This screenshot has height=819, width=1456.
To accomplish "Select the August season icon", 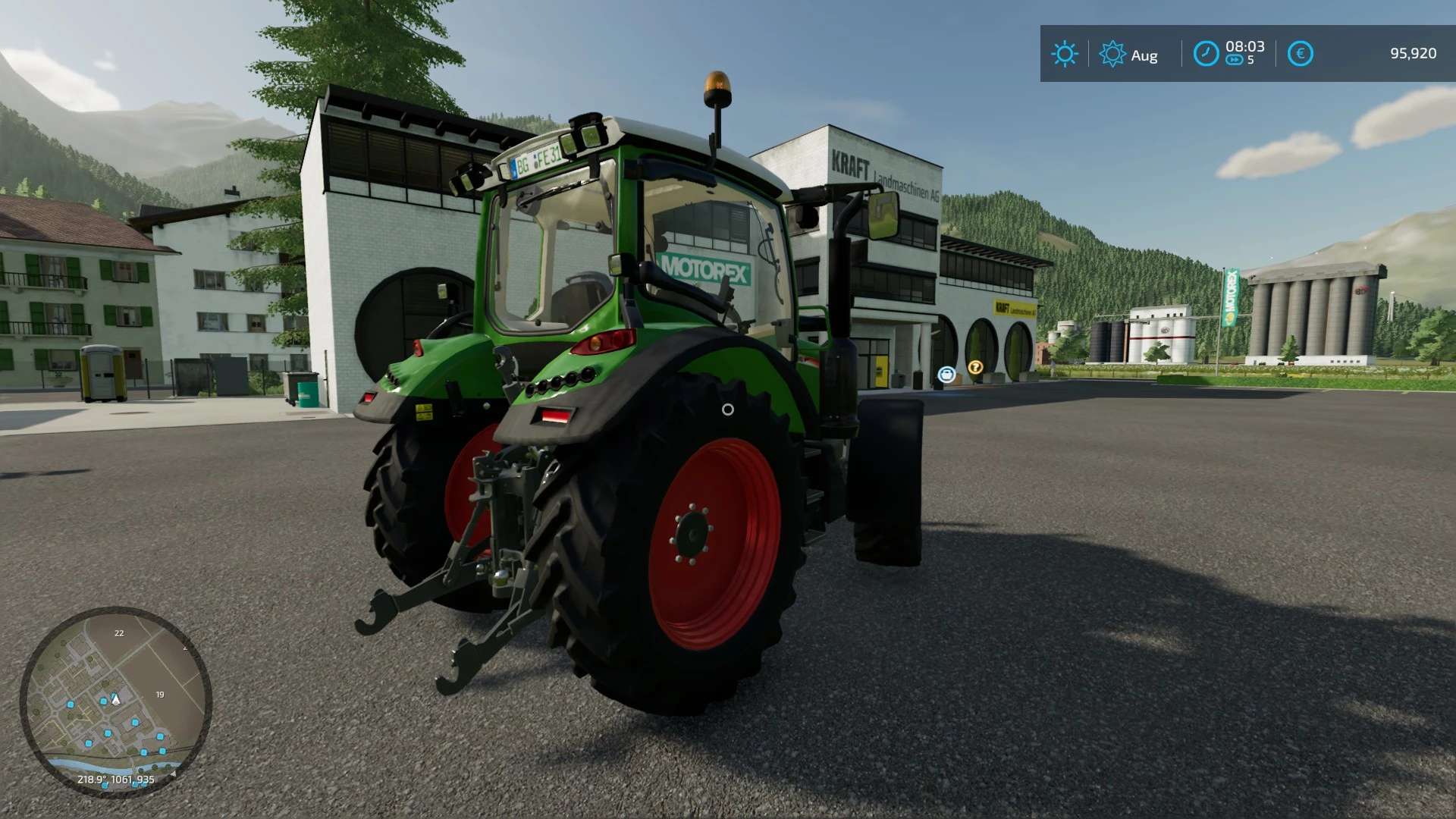I will [1112, 54].
